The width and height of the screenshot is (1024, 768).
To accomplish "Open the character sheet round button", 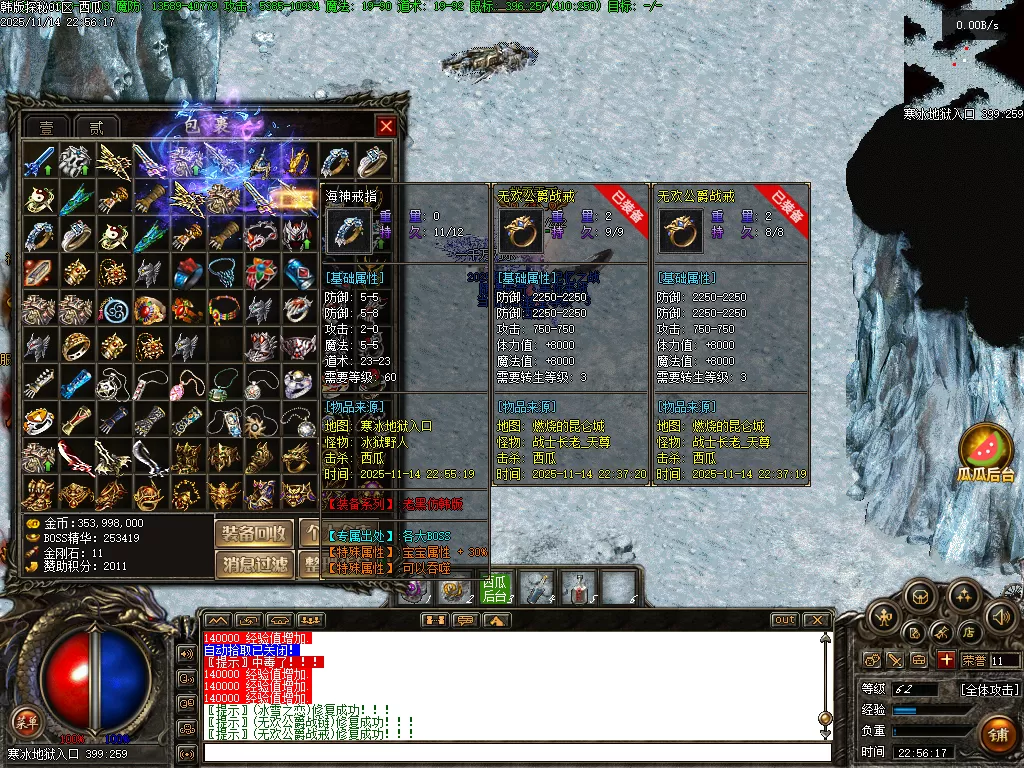I will (884, 616).
